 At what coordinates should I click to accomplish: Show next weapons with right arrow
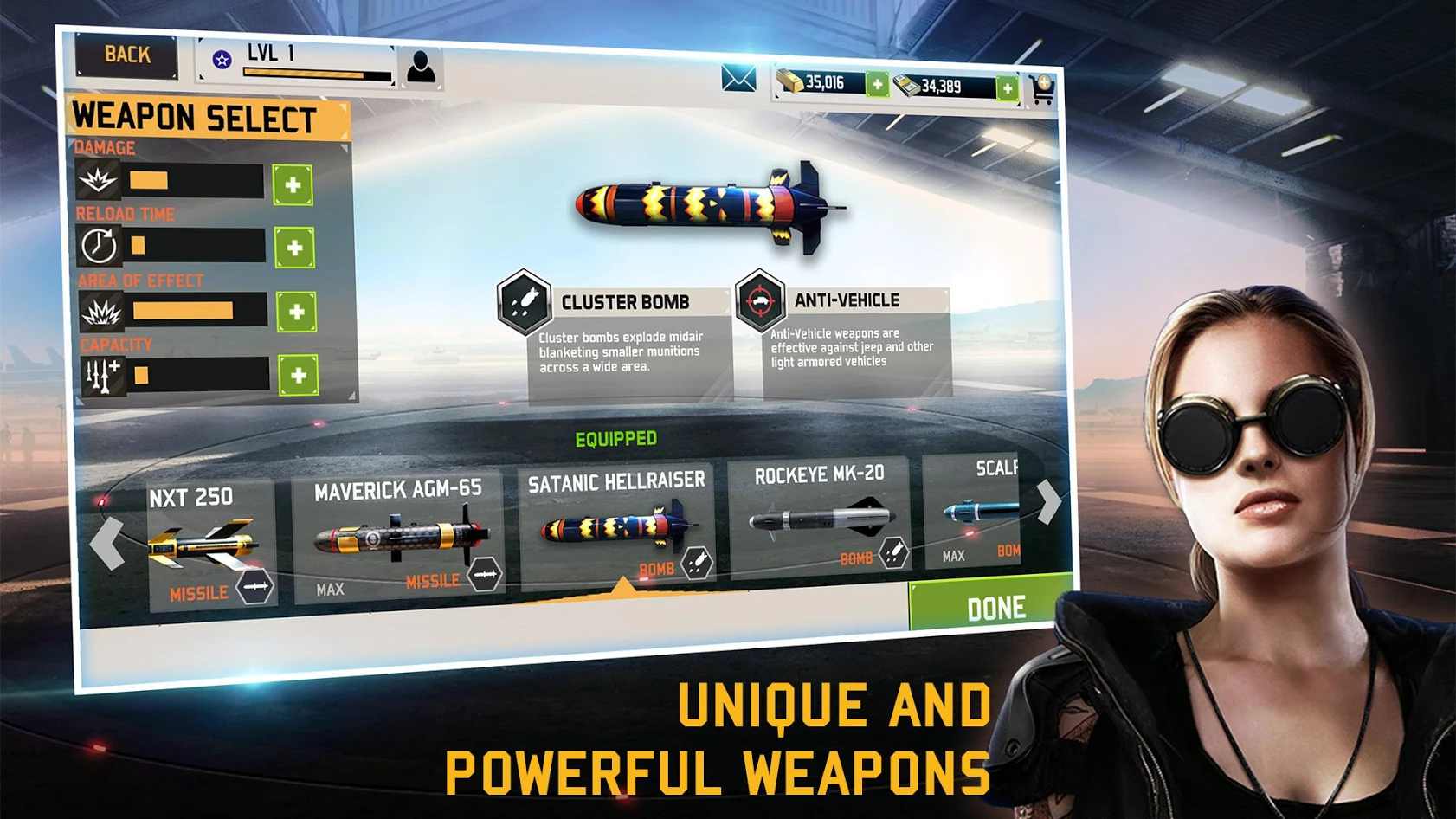pos(1048,501)
